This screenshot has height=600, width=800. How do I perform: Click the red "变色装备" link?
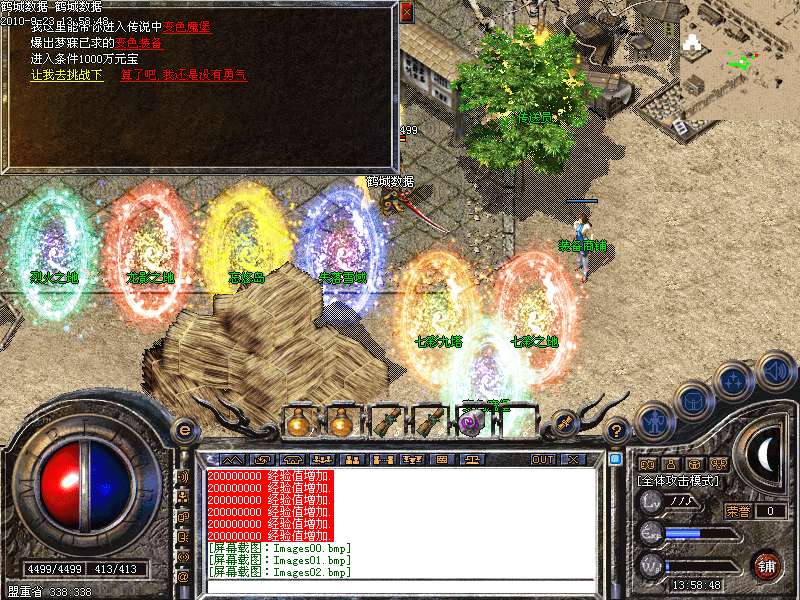pyautogui.click(x=139, y=43)
